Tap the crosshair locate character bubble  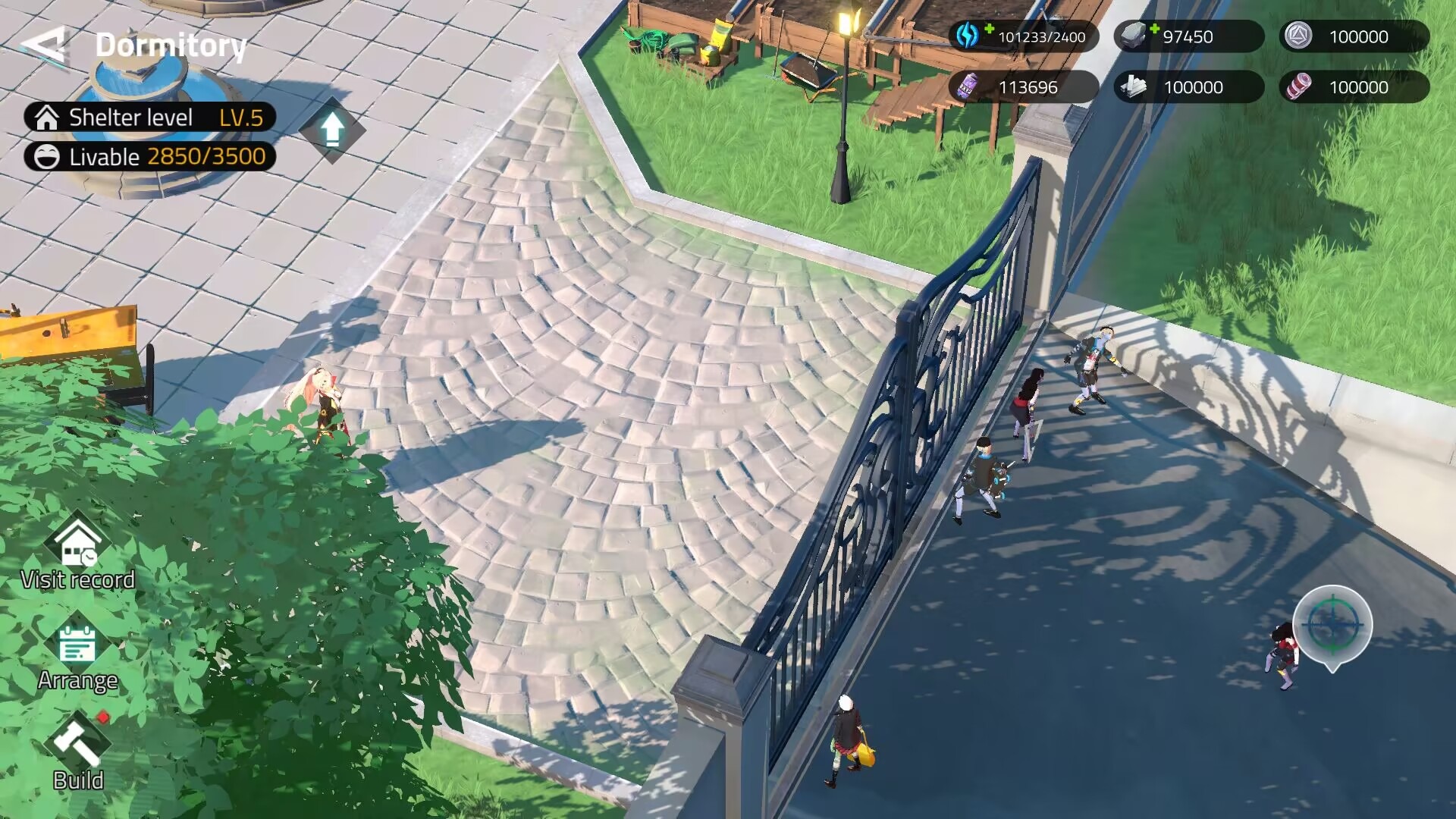[1332, 626]
